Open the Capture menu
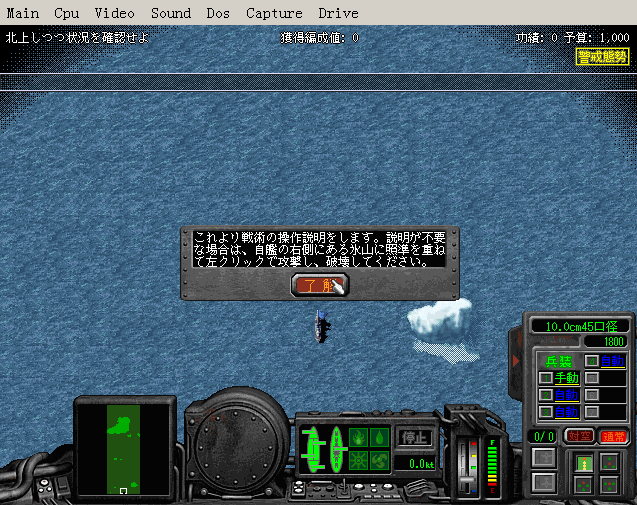This screenshot has height=505, width=637. click(273, 13)
